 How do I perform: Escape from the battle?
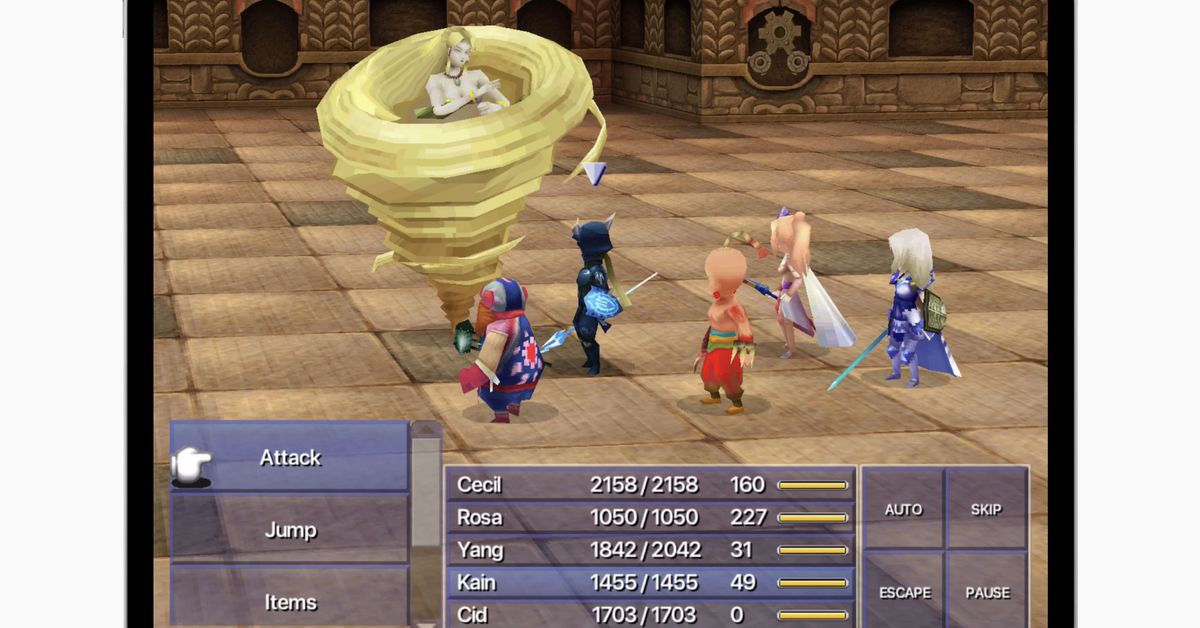tap(903, 591)
